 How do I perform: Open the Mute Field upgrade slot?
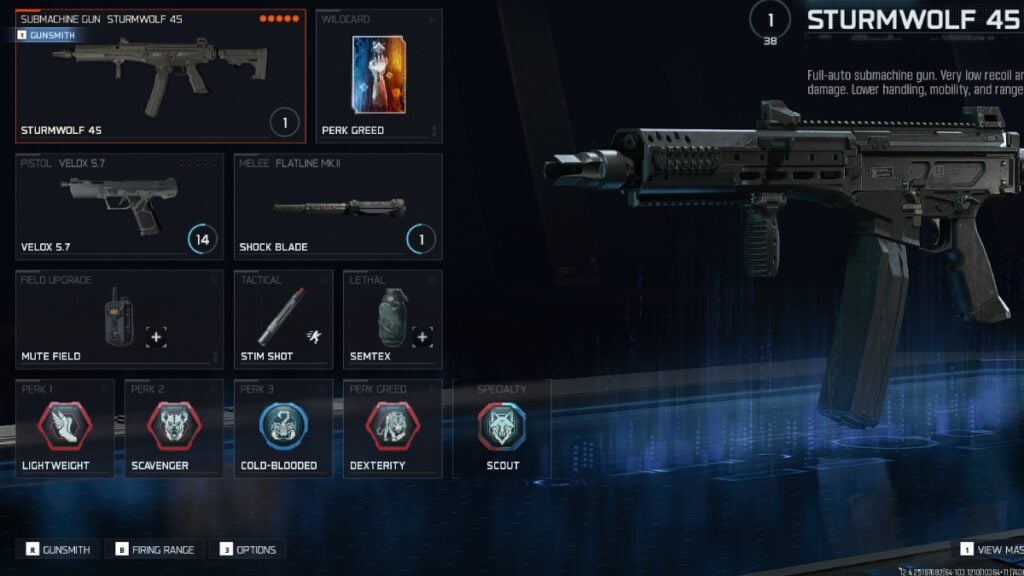point(120,320)
